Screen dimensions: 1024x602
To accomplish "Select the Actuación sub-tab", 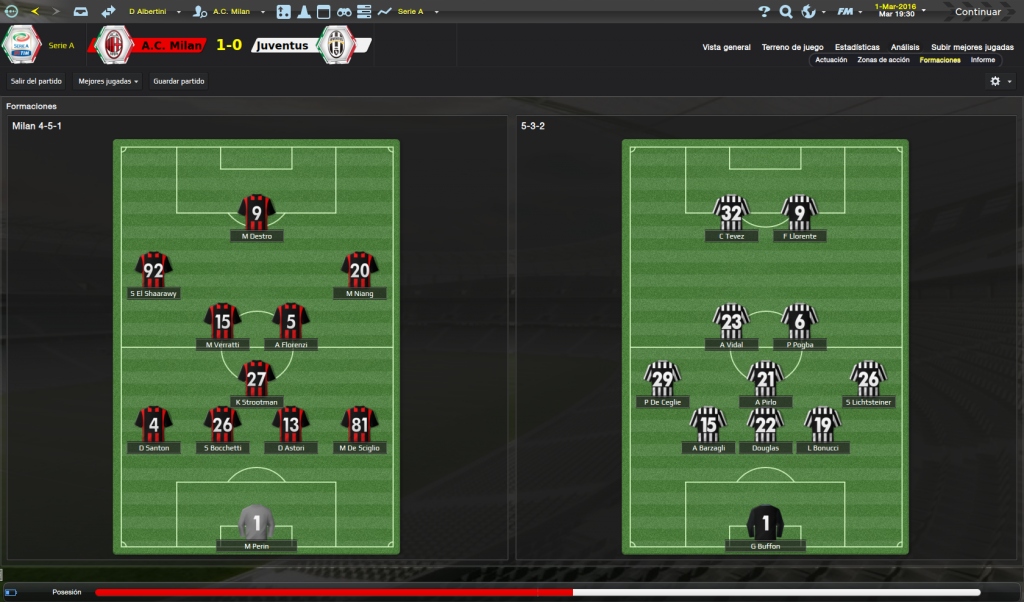I will coord(831,60).
